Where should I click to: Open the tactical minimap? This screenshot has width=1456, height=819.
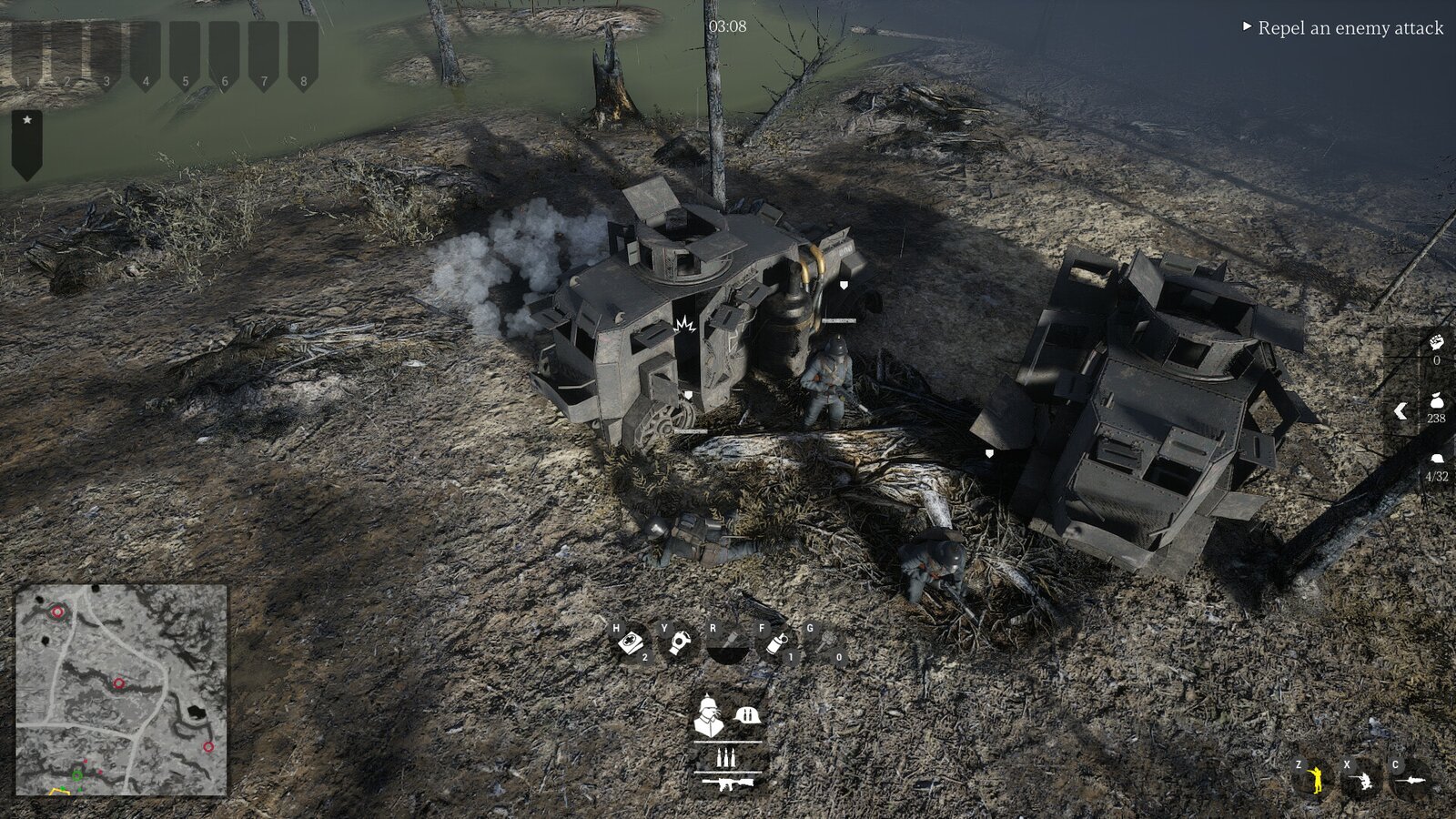121,690
